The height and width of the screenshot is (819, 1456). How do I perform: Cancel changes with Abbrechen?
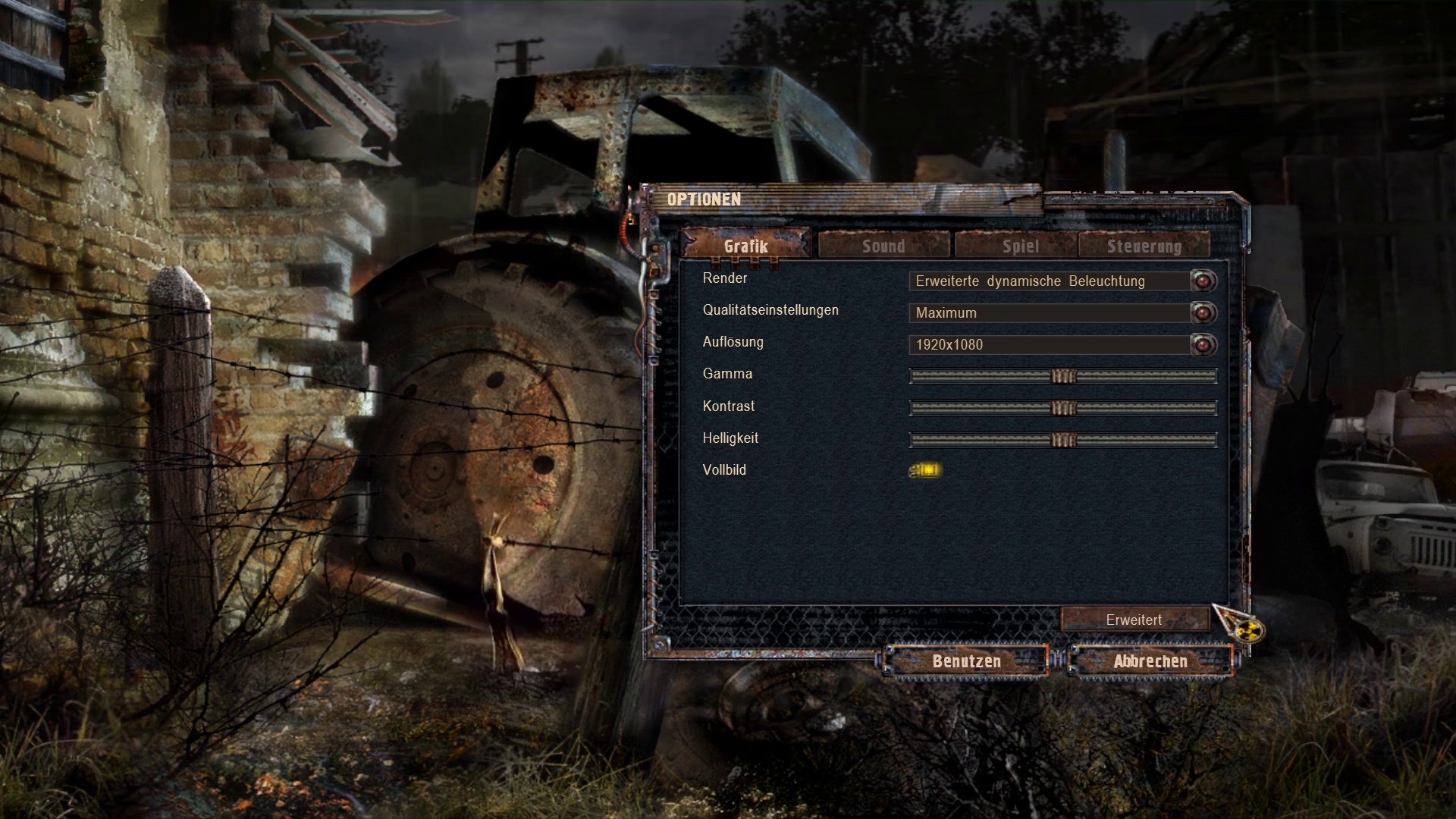[x=1150, y=661]
